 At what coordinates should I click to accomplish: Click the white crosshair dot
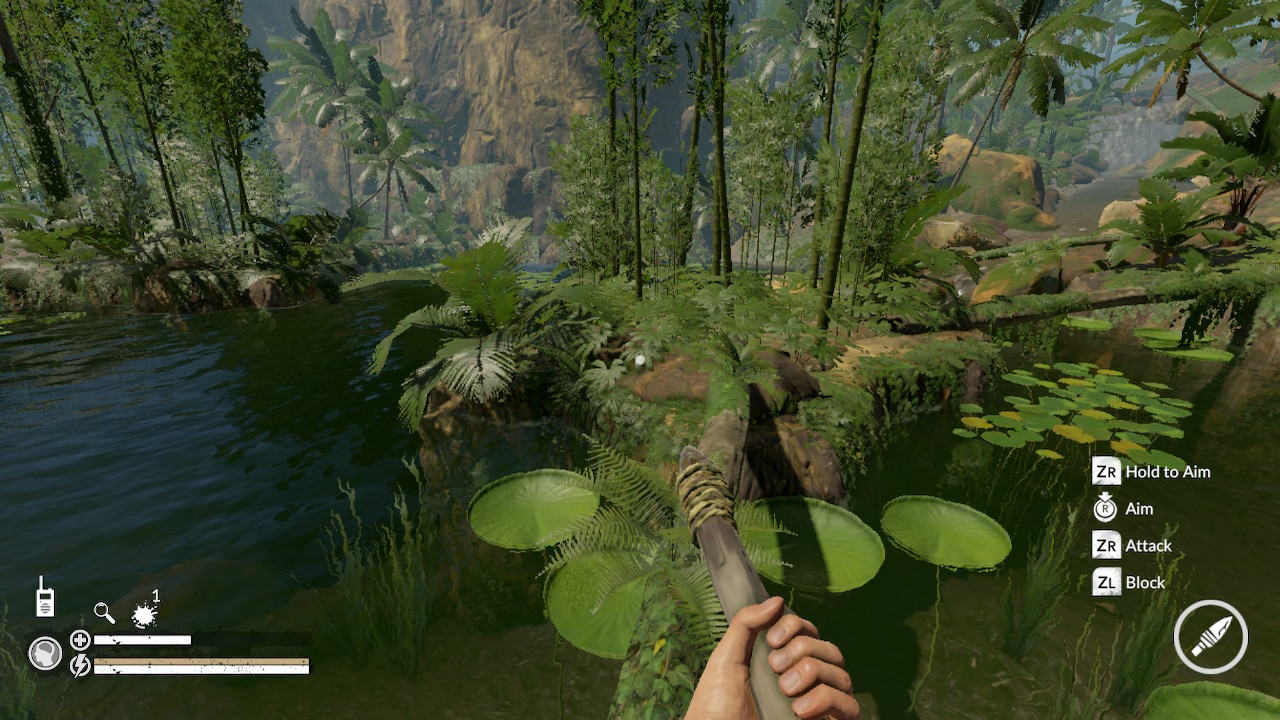pyautogui.click(x=638, y=358)
